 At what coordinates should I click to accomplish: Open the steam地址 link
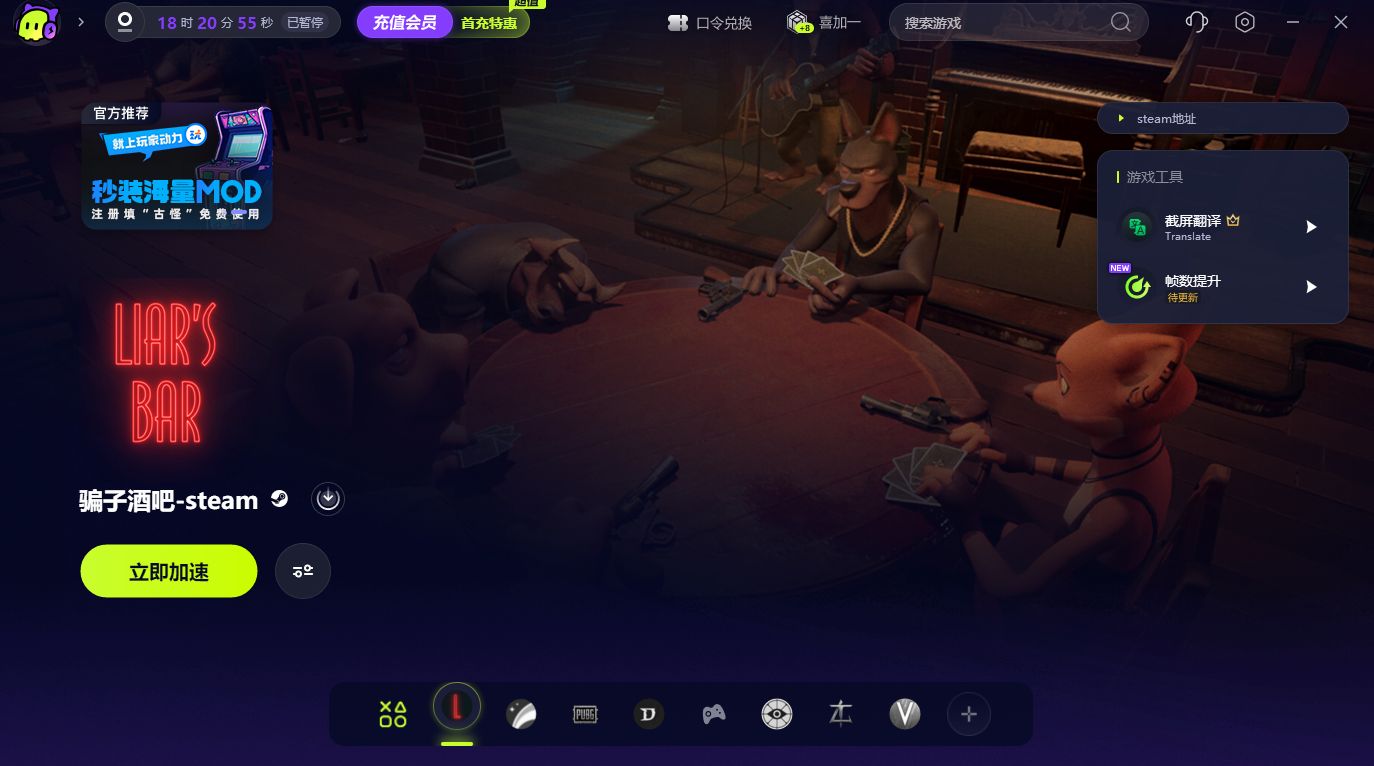[1222, 118]
